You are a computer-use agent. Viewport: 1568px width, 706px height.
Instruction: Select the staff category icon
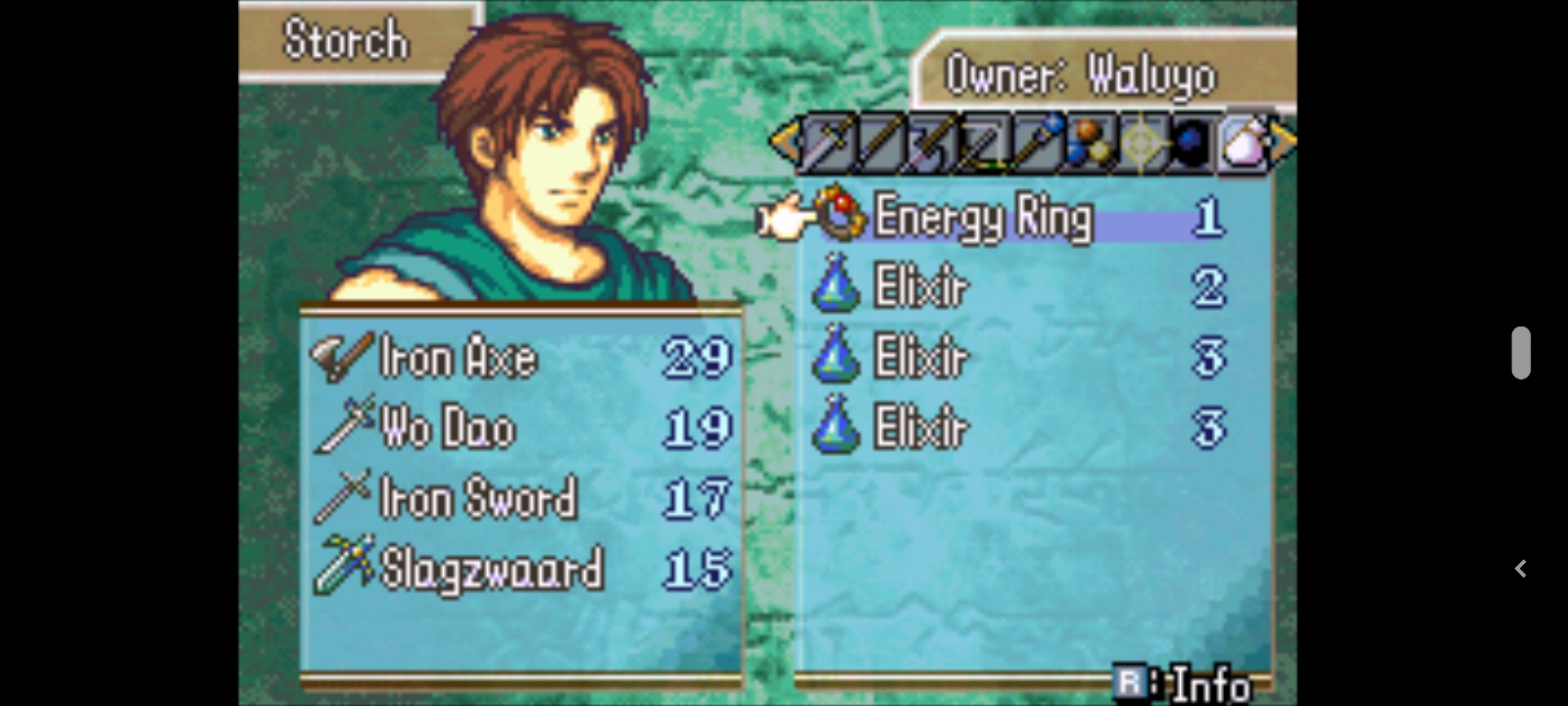click(1037, 142)
